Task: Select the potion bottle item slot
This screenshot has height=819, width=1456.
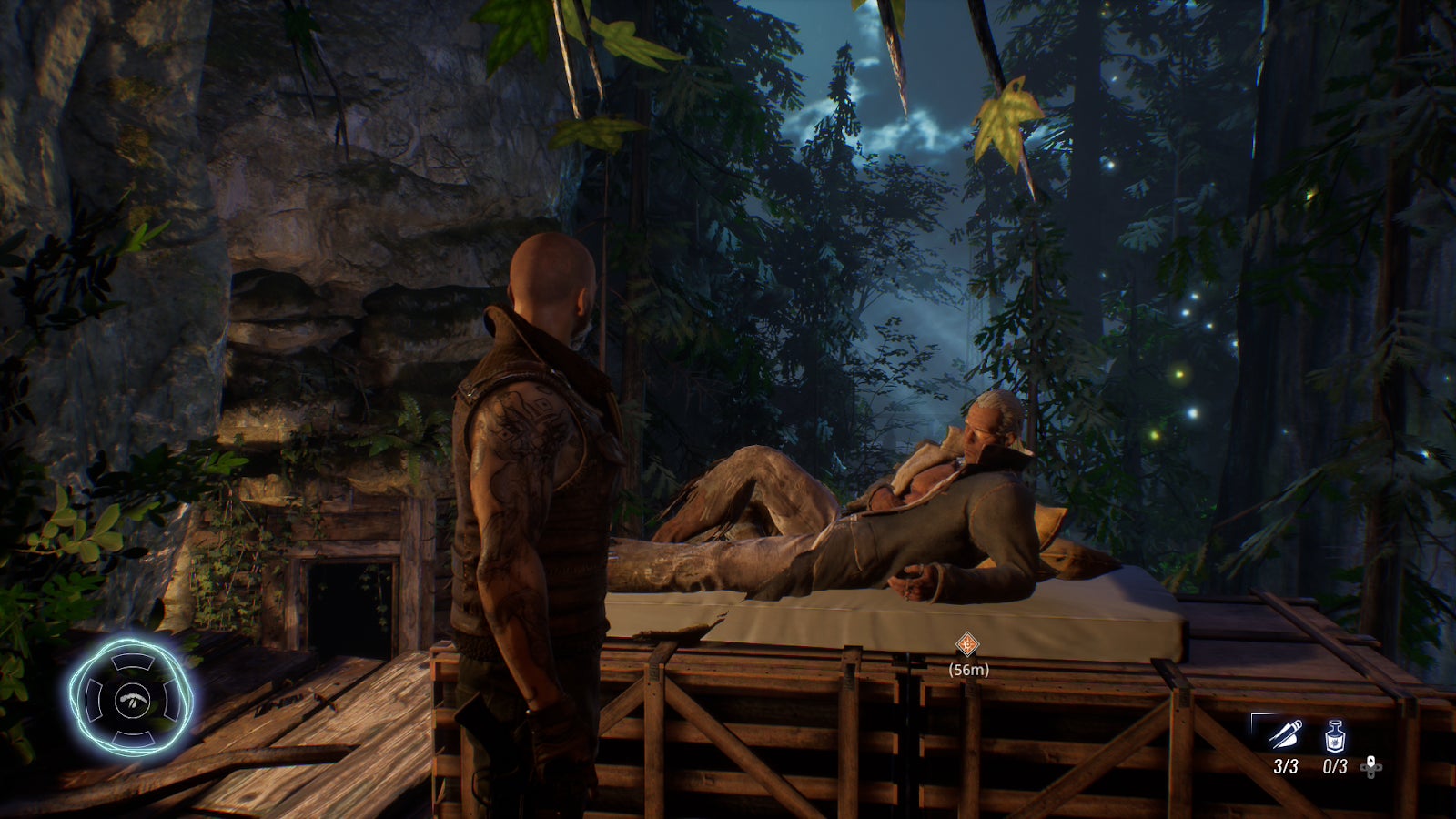Action: [1334, 734]
